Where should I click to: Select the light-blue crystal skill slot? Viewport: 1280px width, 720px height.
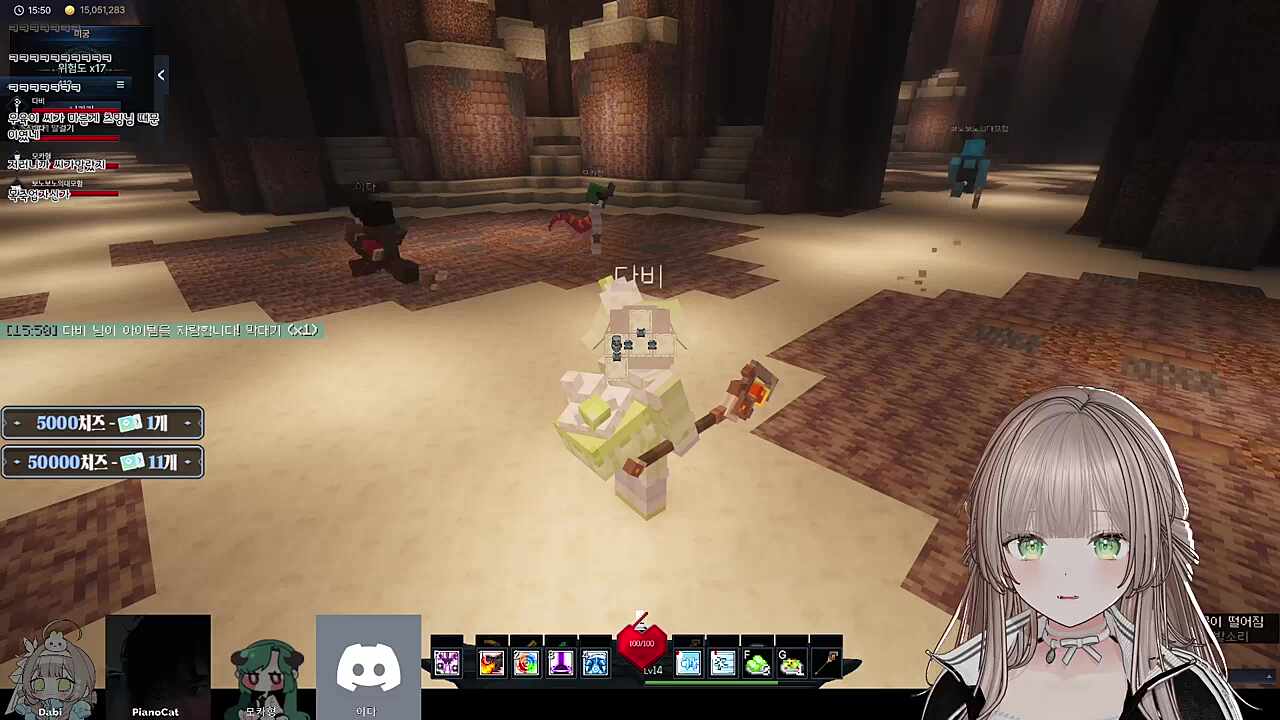tap(688, 662)
